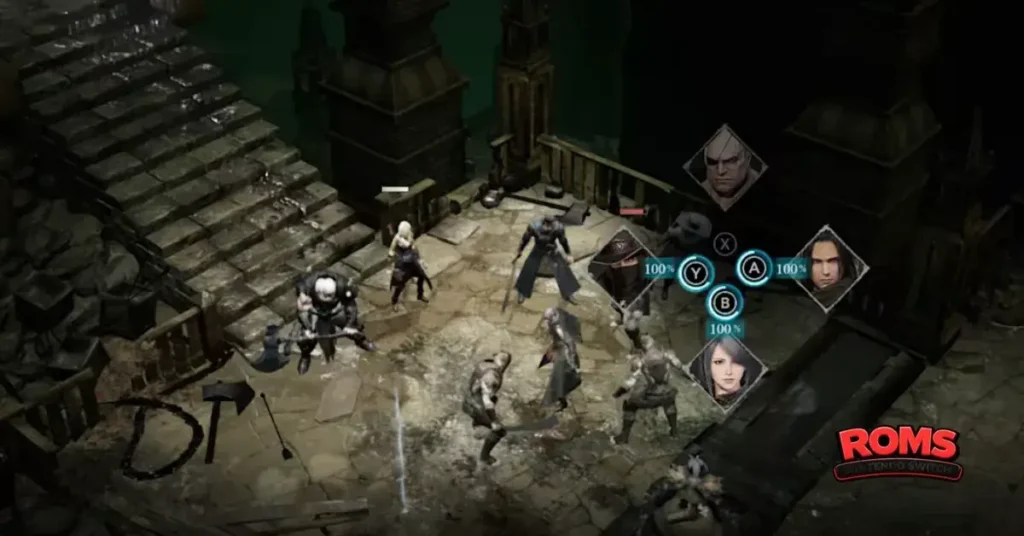Switch to the dark-haired woman portrait
Image resolution: width=1024 pixels, height=536 pixels.
(727, 369)
